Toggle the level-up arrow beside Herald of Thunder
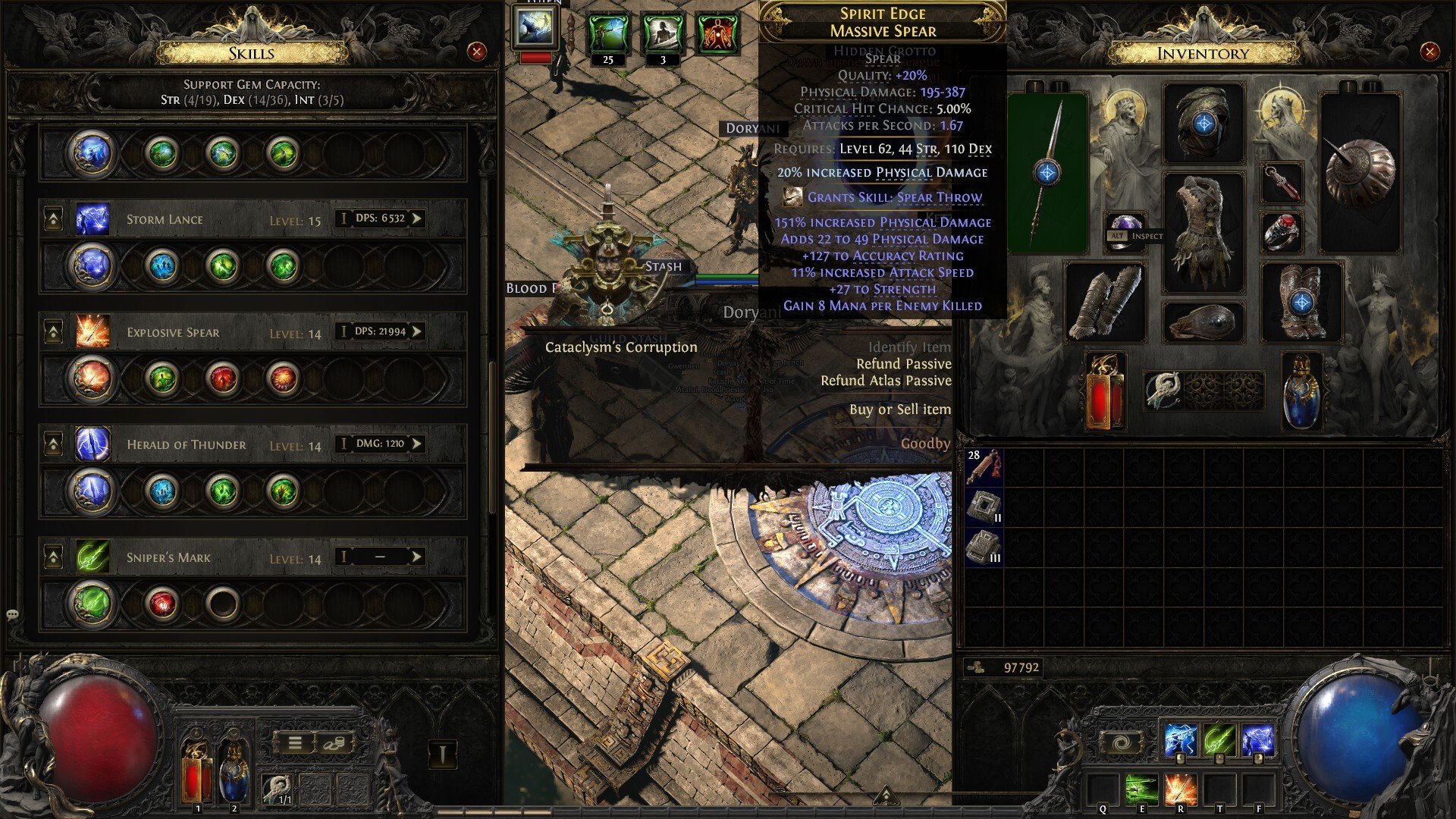This screenshot has width=1456, height=819. (x=53, y=444)
